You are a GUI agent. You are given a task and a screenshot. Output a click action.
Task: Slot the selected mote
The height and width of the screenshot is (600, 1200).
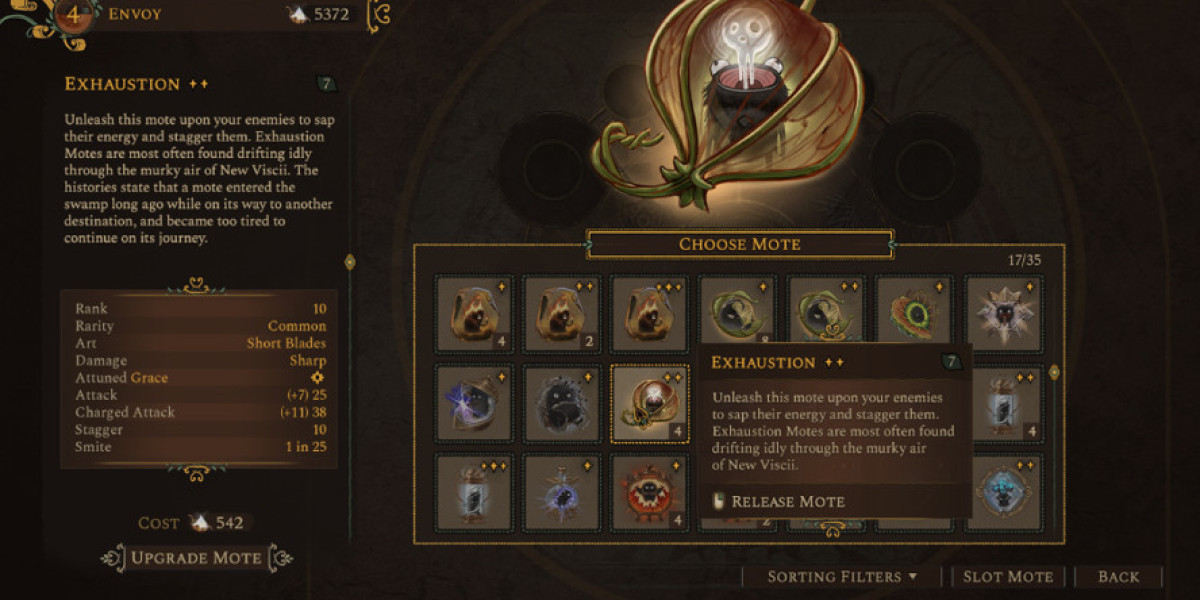pyautogui.click(x=1007, y=576)
